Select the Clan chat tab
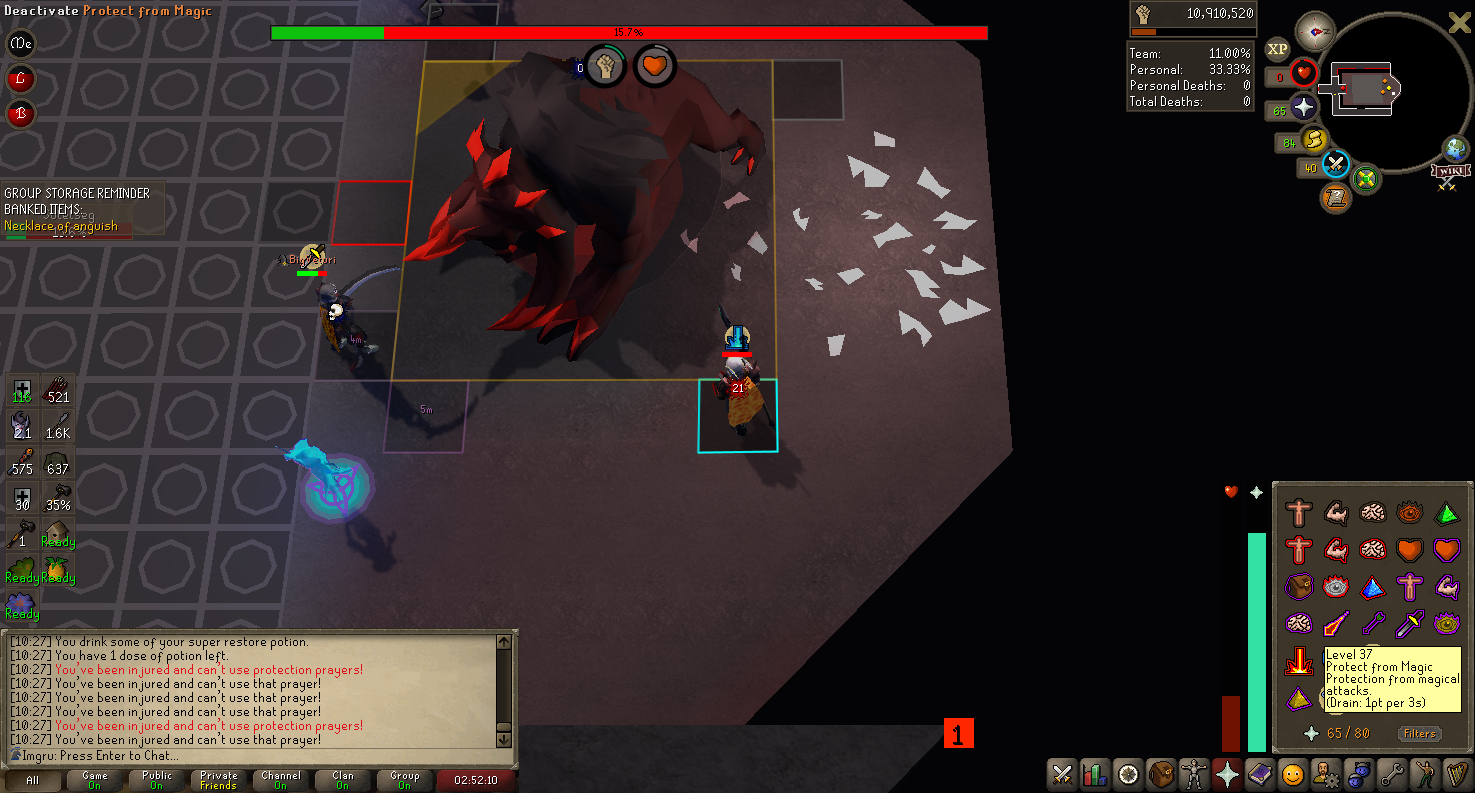This screenshot has height=793, width=1475. point(343,780)
